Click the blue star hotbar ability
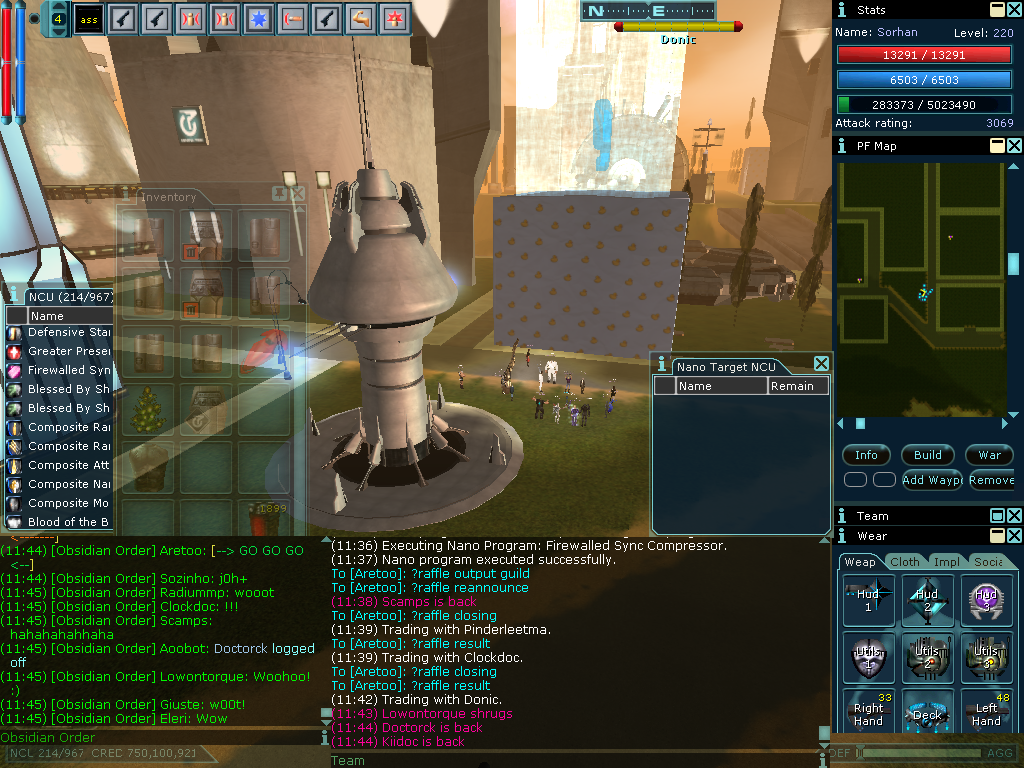This screenshot has height=768, width=1024. coord(259,18)
